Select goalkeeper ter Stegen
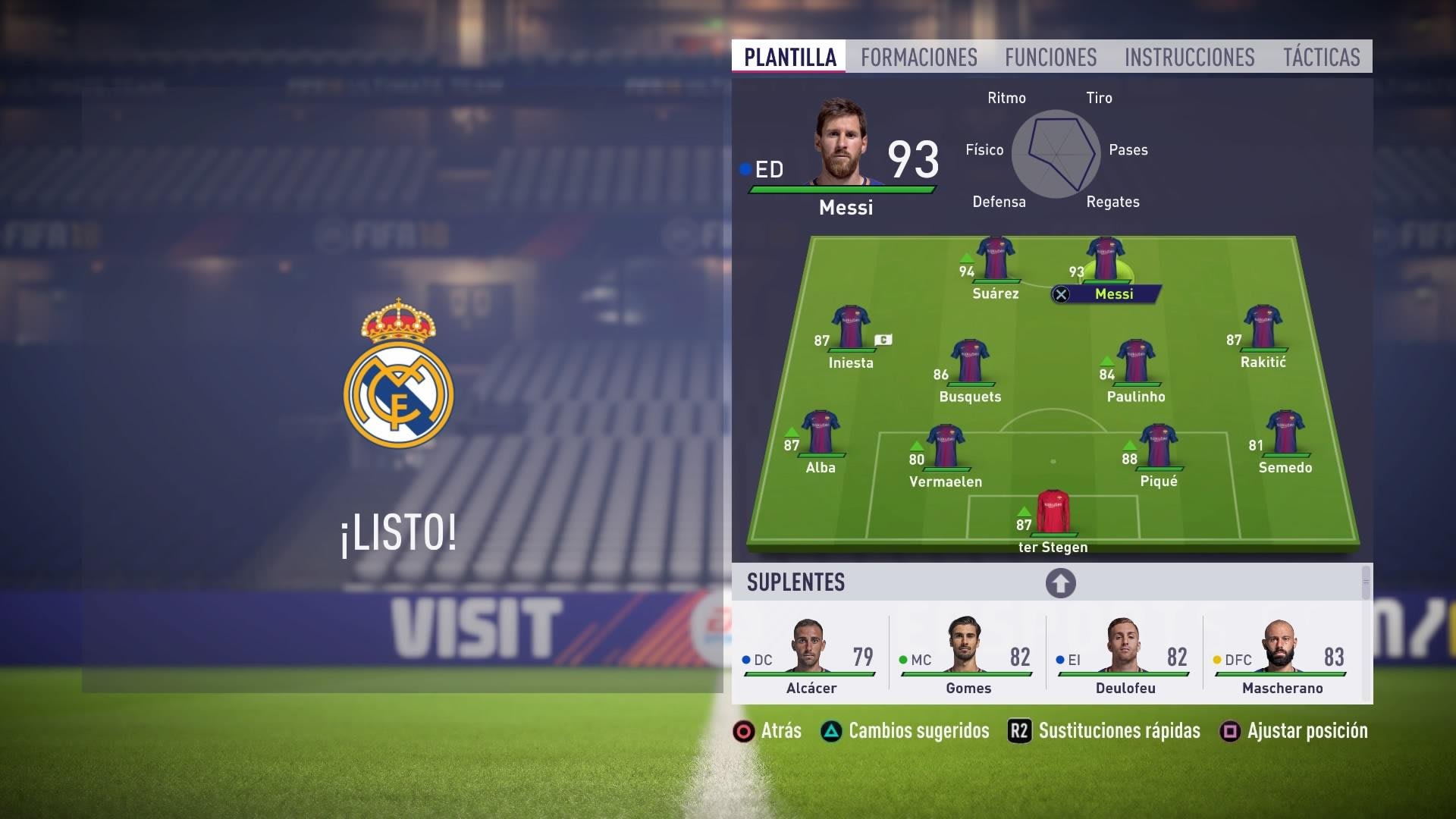The height and width of the screenshot is (819, 1456). click(1053, 513)
